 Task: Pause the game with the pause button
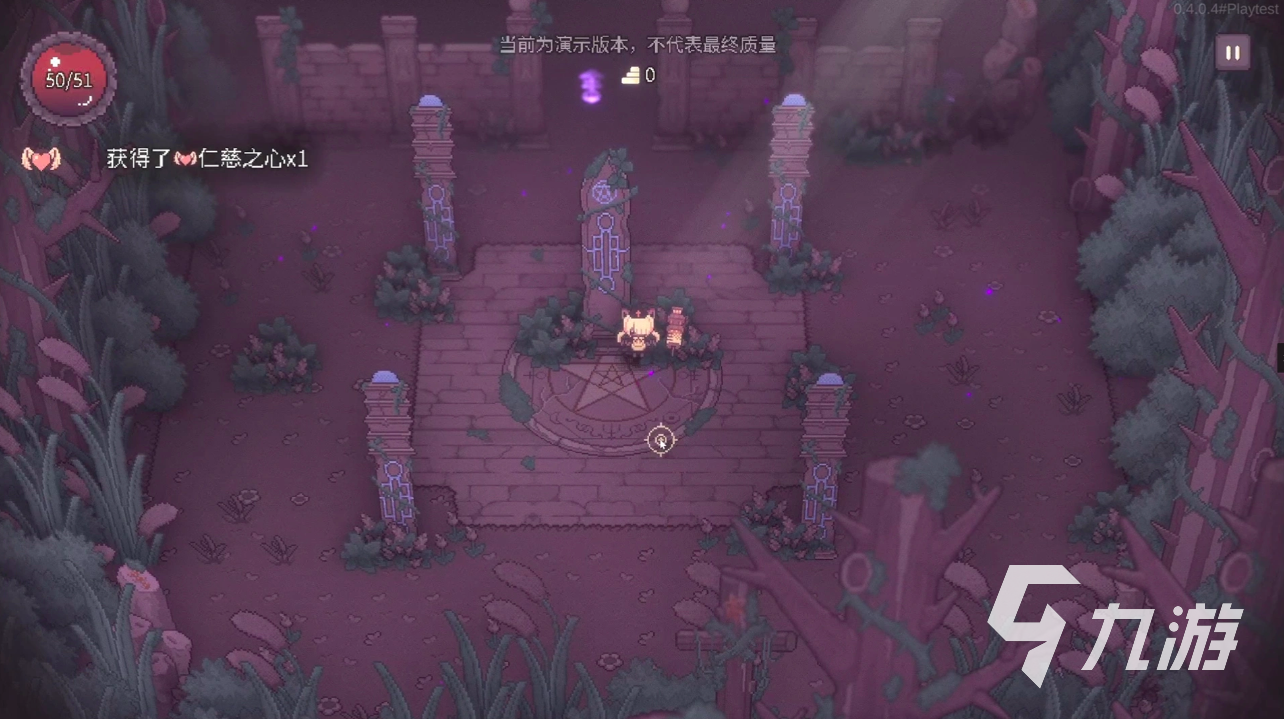pyautogui.click(x=1232, y=53)
